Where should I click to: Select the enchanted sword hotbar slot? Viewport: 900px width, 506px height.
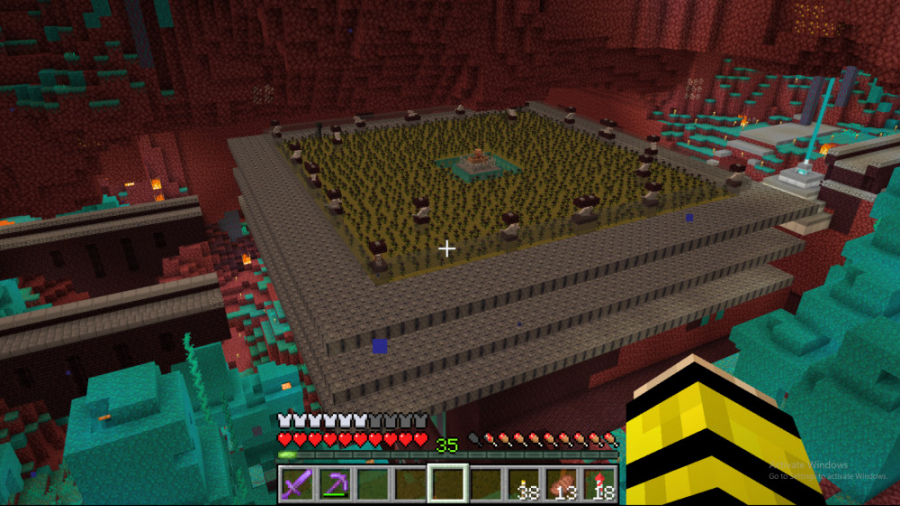pos(297,484)
